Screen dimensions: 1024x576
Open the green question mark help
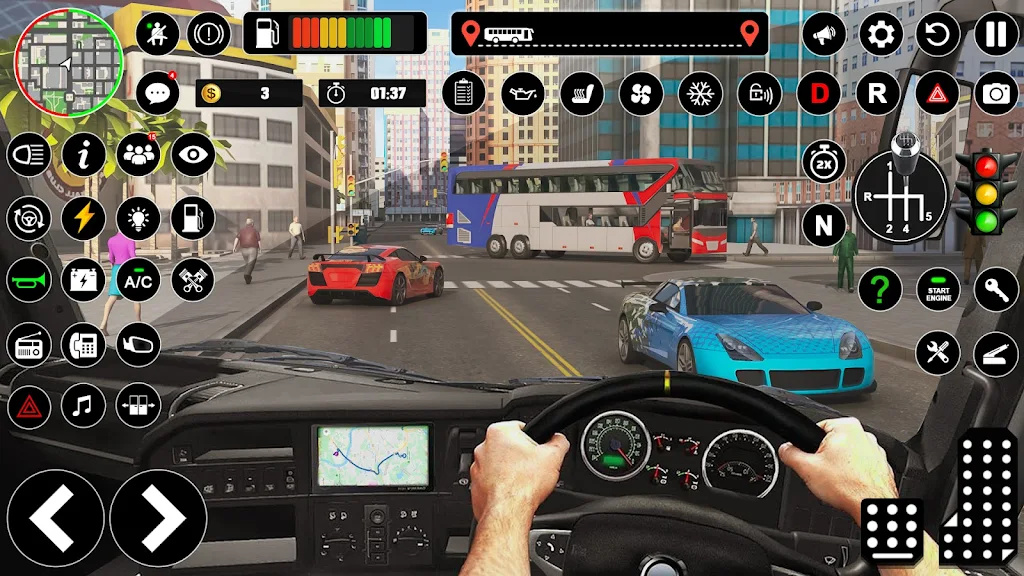click(879, 290)
